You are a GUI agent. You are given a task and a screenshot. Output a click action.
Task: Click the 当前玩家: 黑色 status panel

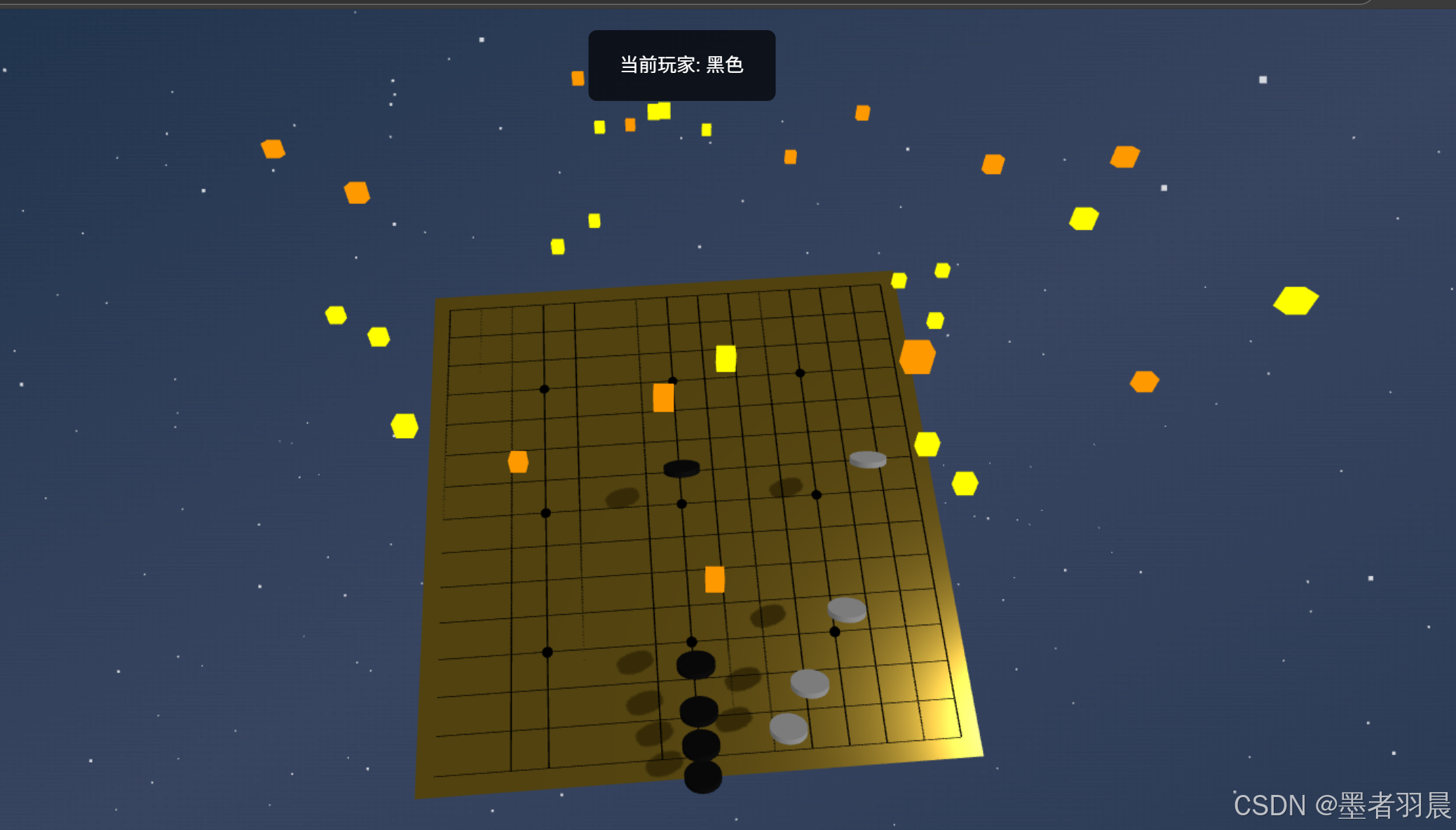pyautogui.click(x=681, y=65)
